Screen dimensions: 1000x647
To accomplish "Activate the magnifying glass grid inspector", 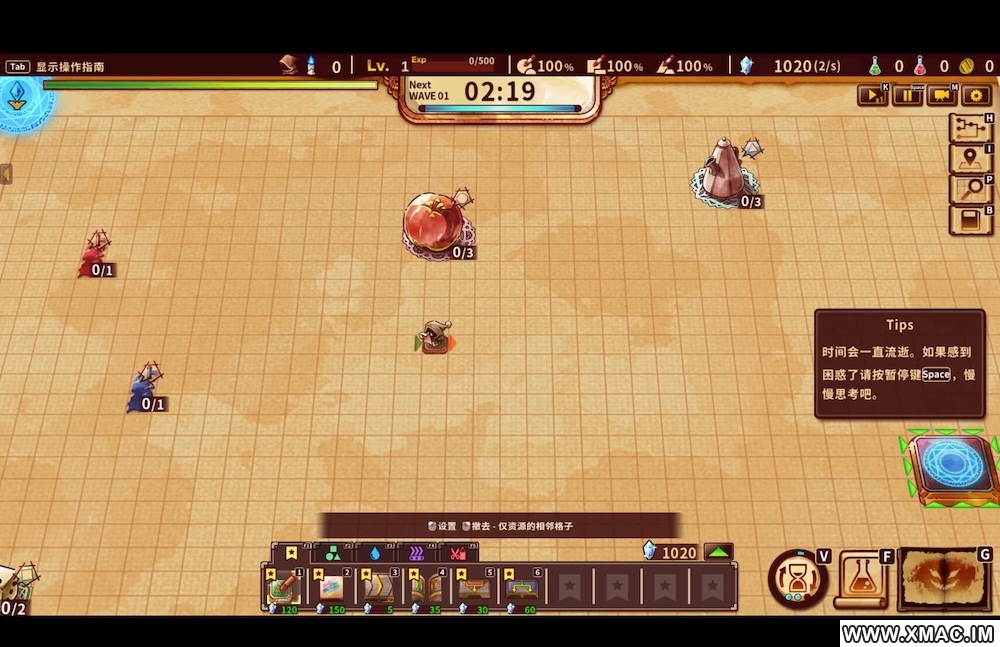I will (968, 189).
